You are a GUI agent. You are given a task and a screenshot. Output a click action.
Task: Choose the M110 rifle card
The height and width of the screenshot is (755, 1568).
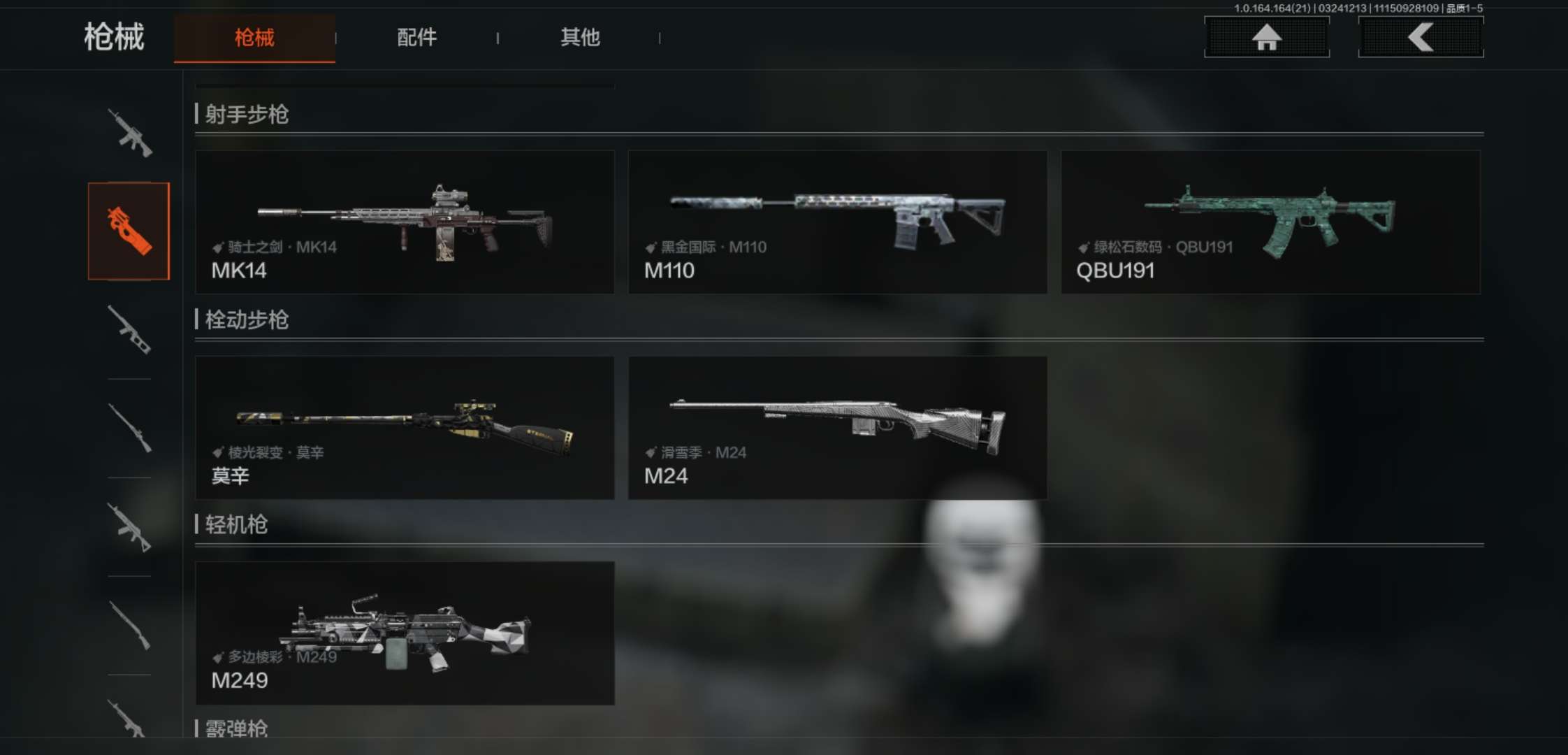point(837,222)
